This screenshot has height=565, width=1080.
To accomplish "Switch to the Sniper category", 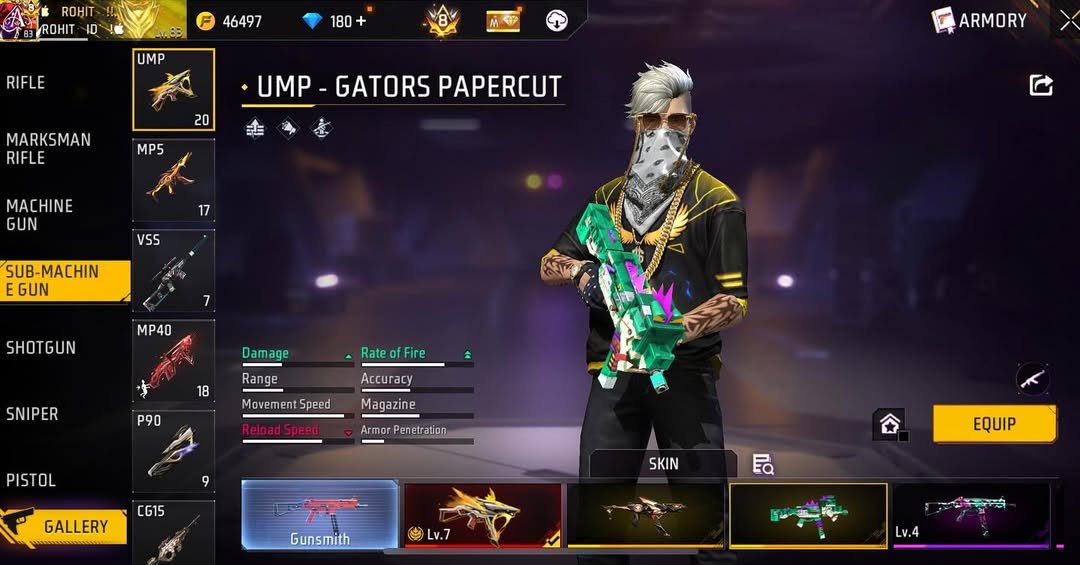I will [x=32, y=414].
